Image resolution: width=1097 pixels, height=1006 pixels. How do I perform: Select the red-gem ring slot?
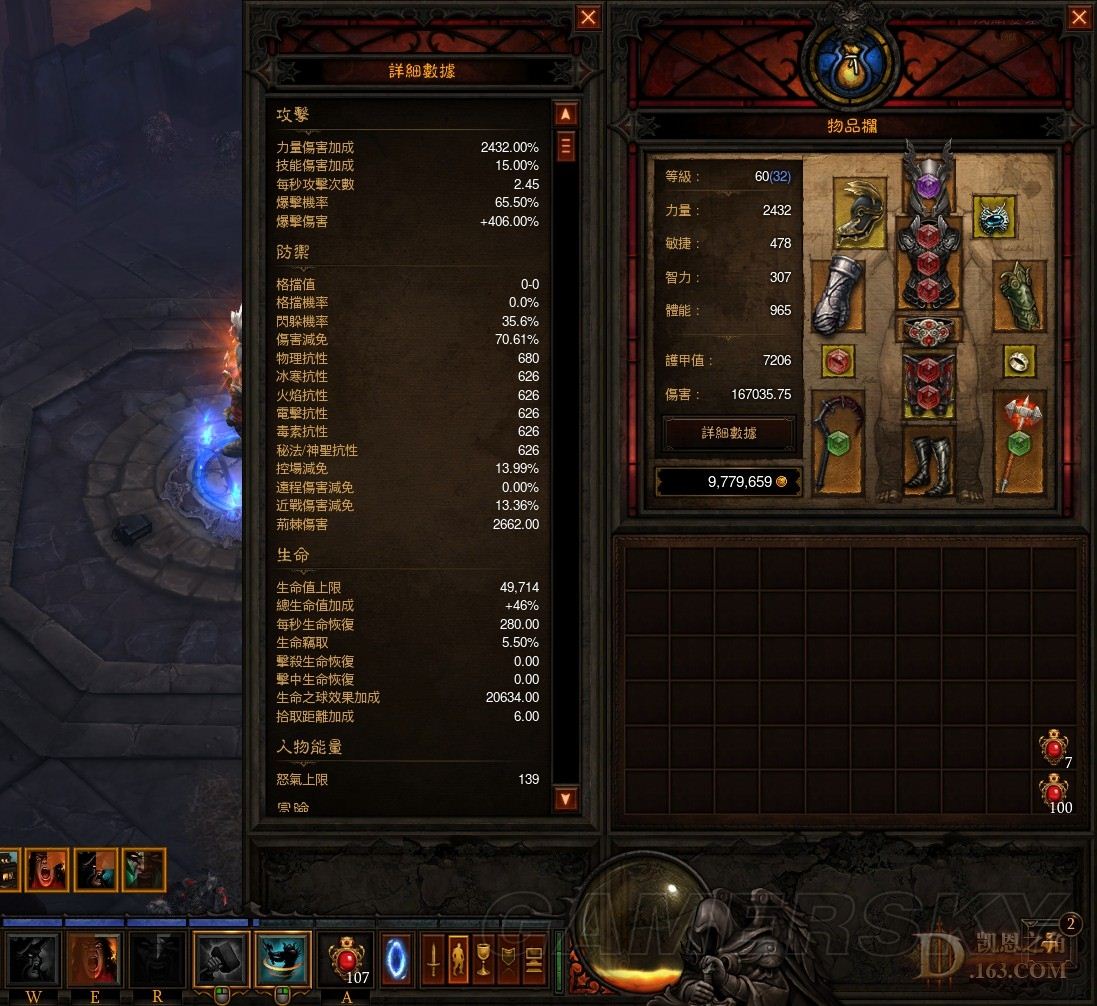(x=836, y=362)
